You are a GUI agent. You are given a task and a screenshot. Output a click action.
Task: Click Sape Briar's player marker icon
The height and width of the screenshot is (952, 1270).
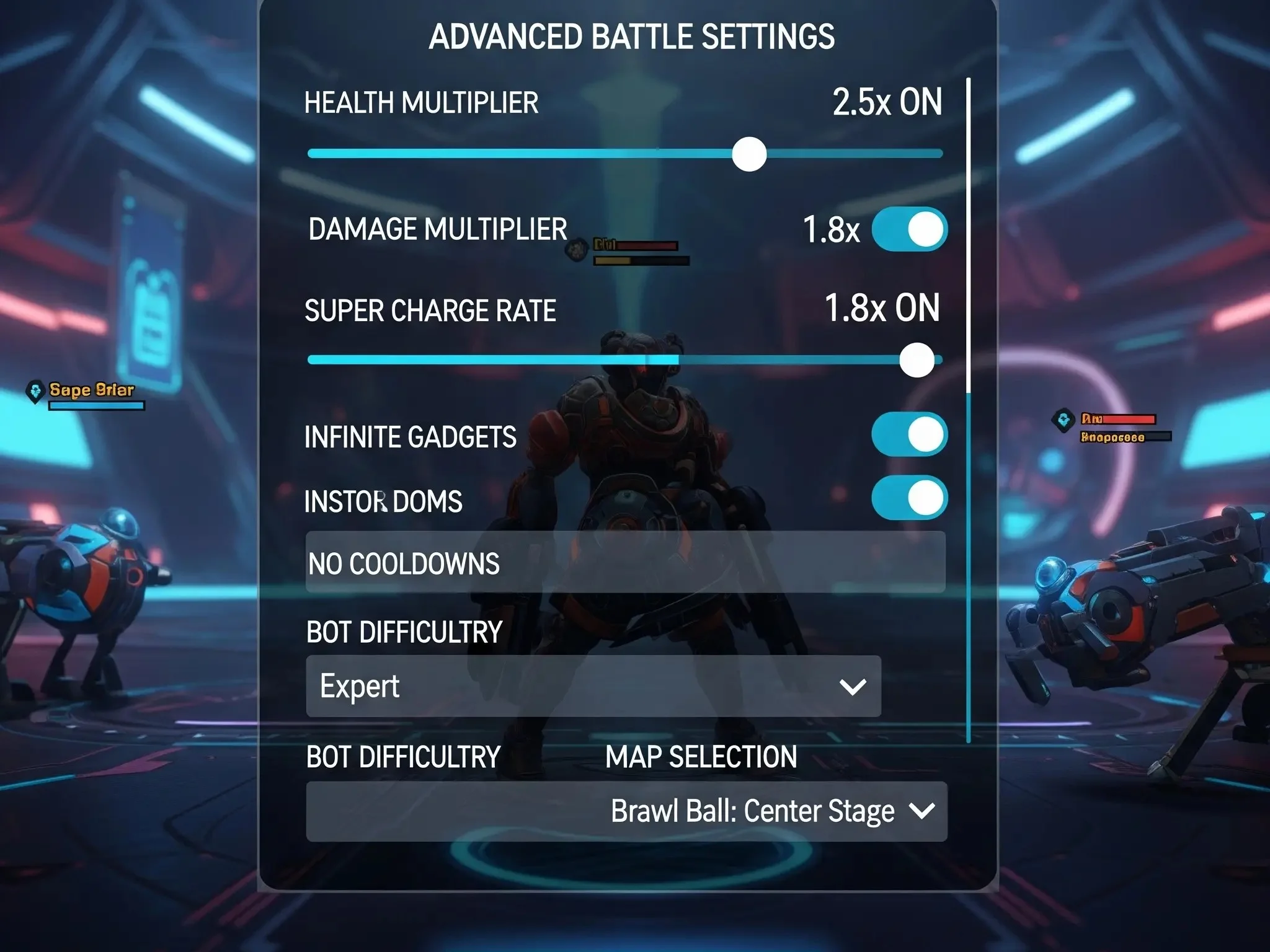(x=34, y=390)
